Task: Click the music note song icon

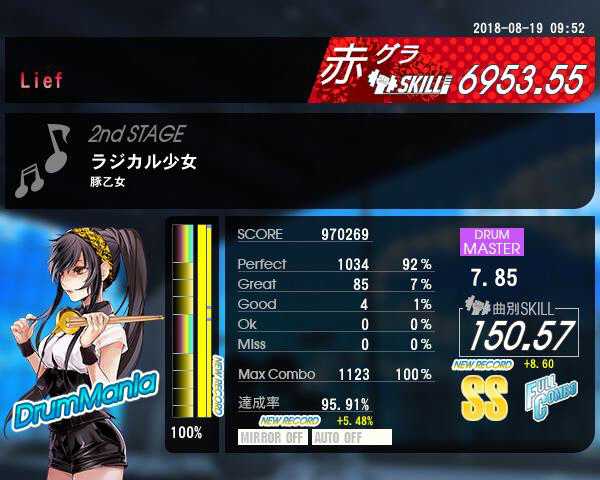Action: [42, 160]
